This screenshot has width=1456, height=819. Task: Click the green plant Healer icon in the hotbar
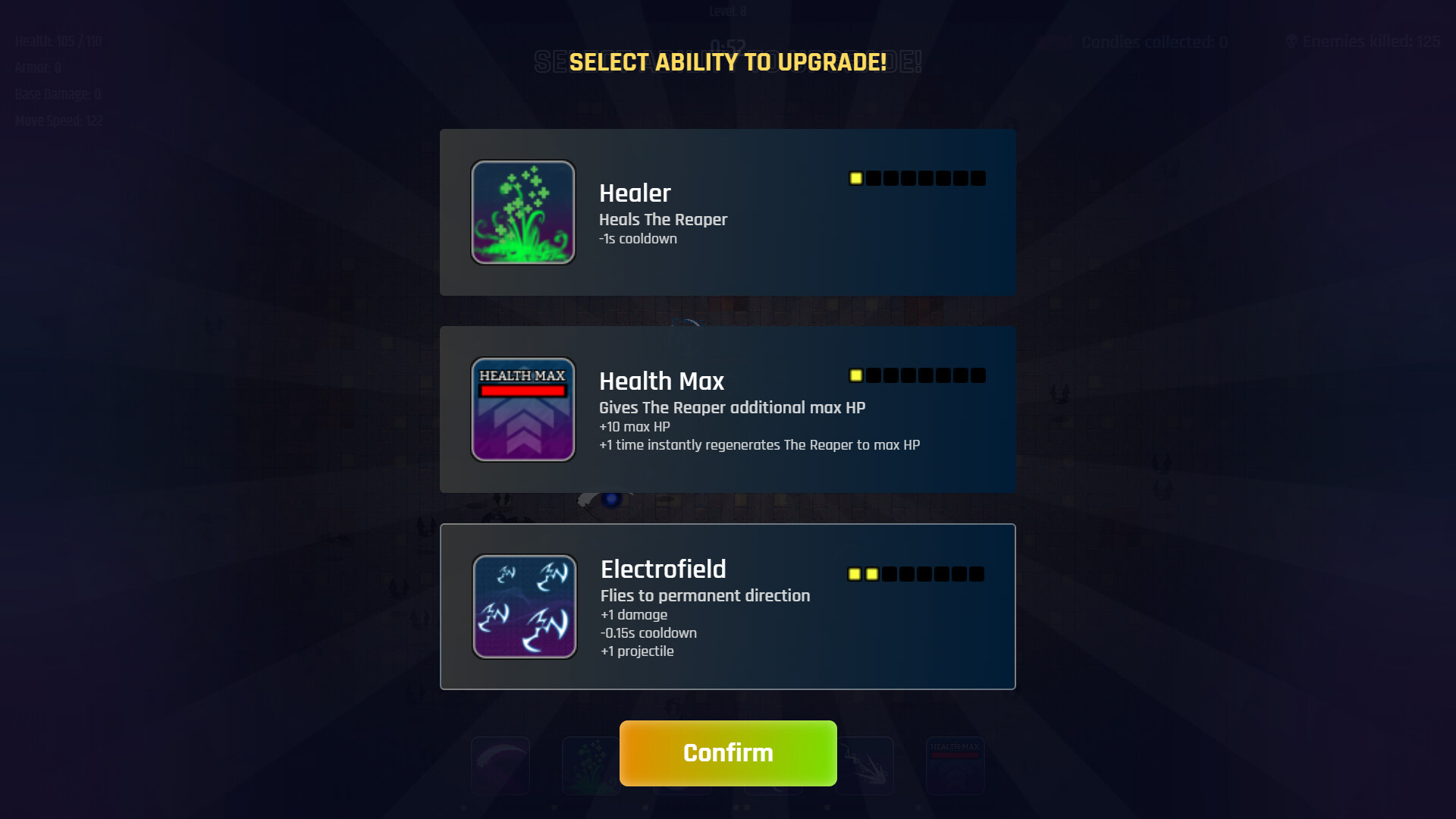click(x=590, y=764)
